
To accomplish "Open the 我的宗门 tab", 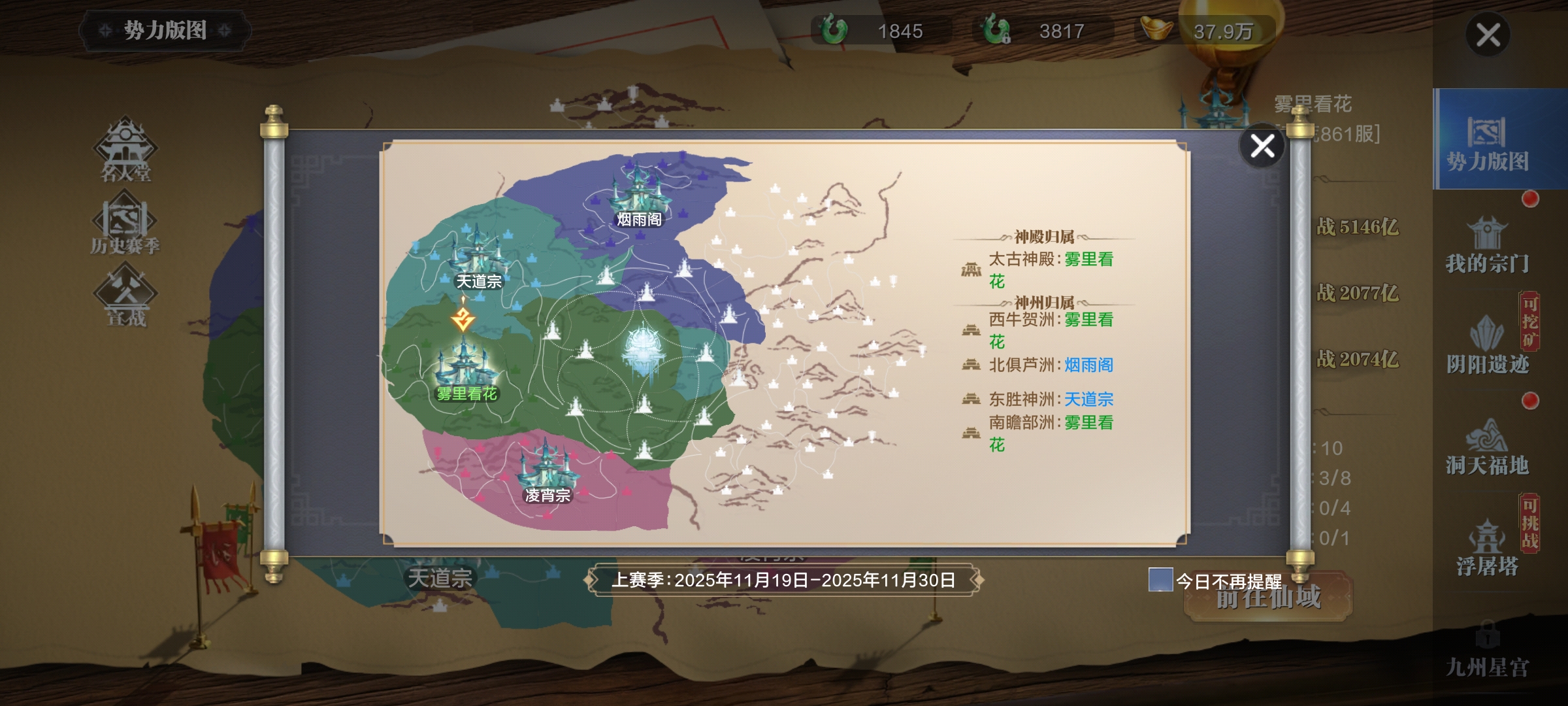I will [x=1487, y=245].
